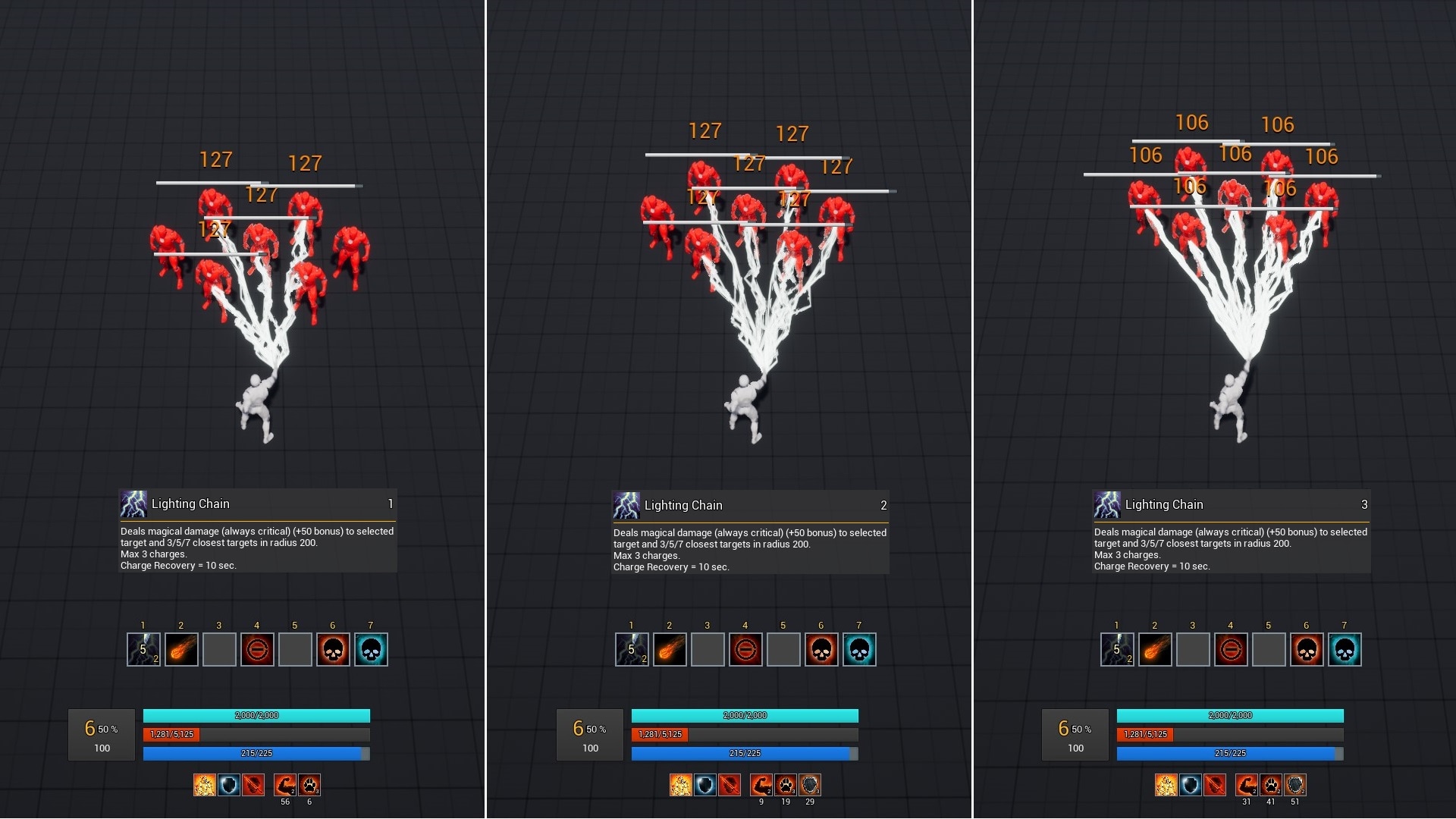Click the 2,000/2,000 health bar
The image size is (1456, 819).
[256, 715]
